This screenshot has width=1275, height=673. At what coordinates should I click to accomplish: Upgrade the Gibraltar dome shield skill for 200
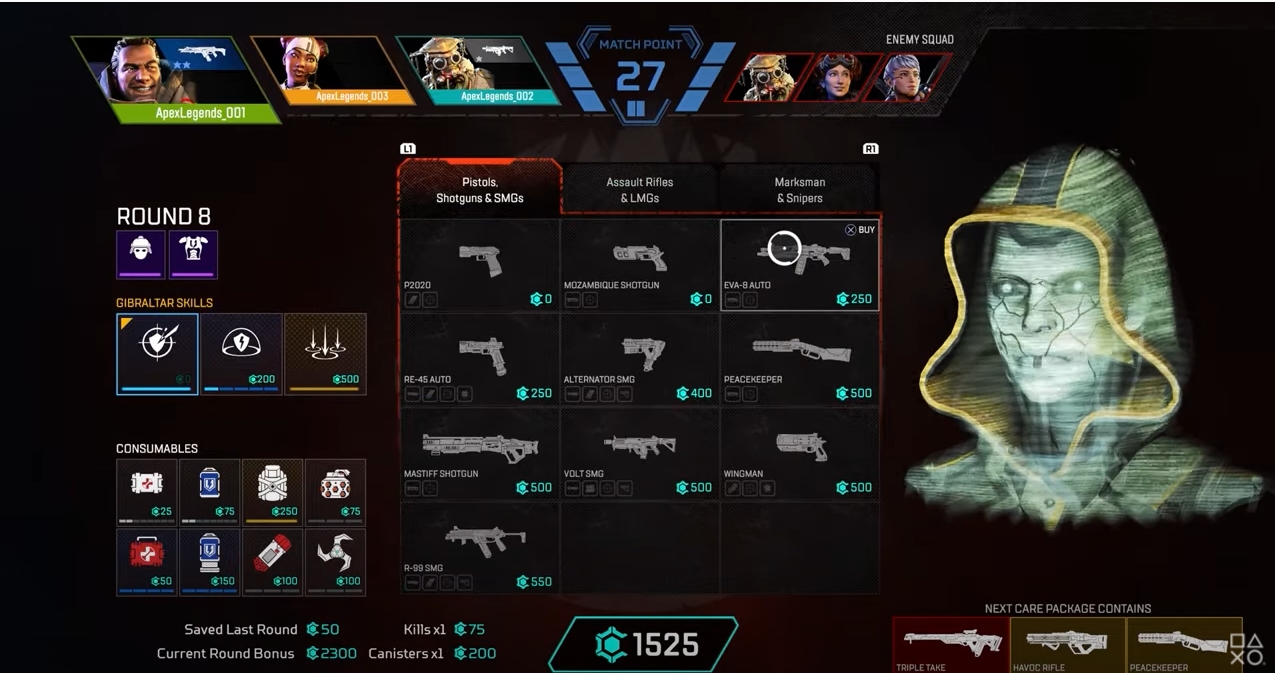pyautogui.click(x=241, y=353)
